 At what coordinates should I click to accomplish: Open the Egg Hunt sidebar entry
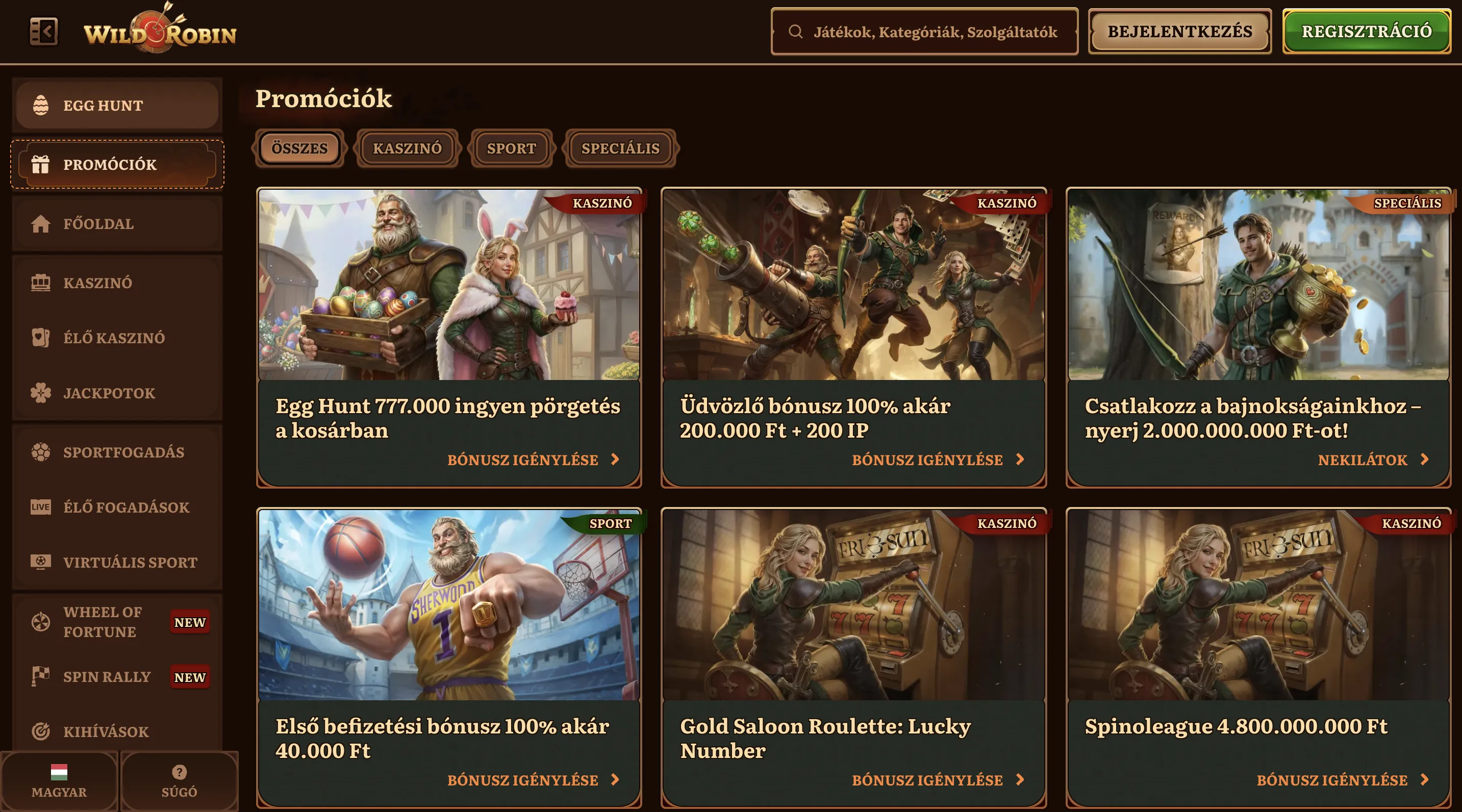pos(117,106)
